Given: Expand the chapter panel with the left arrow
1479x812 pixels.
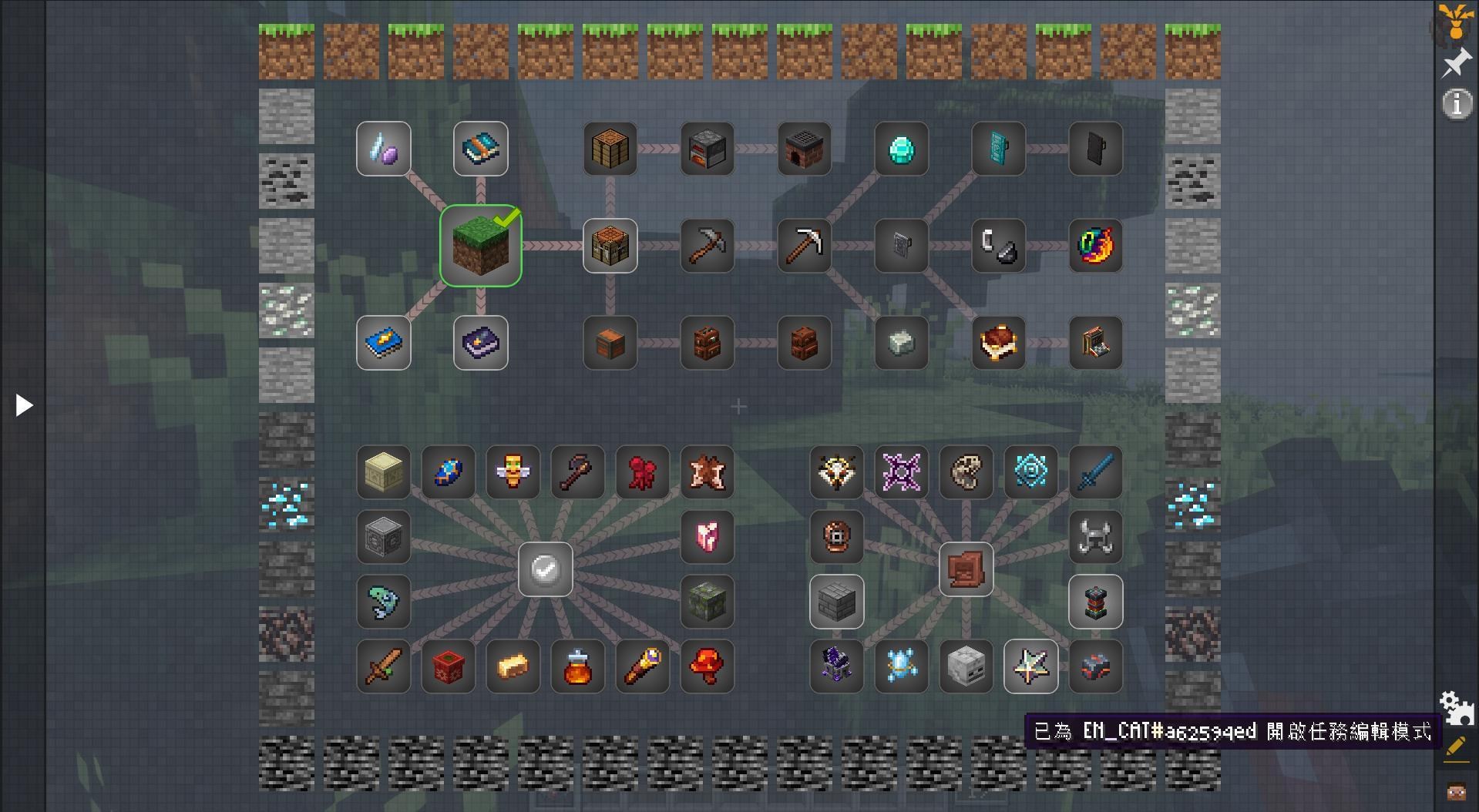Looking at the screenshot, I should tap(22, 404).
